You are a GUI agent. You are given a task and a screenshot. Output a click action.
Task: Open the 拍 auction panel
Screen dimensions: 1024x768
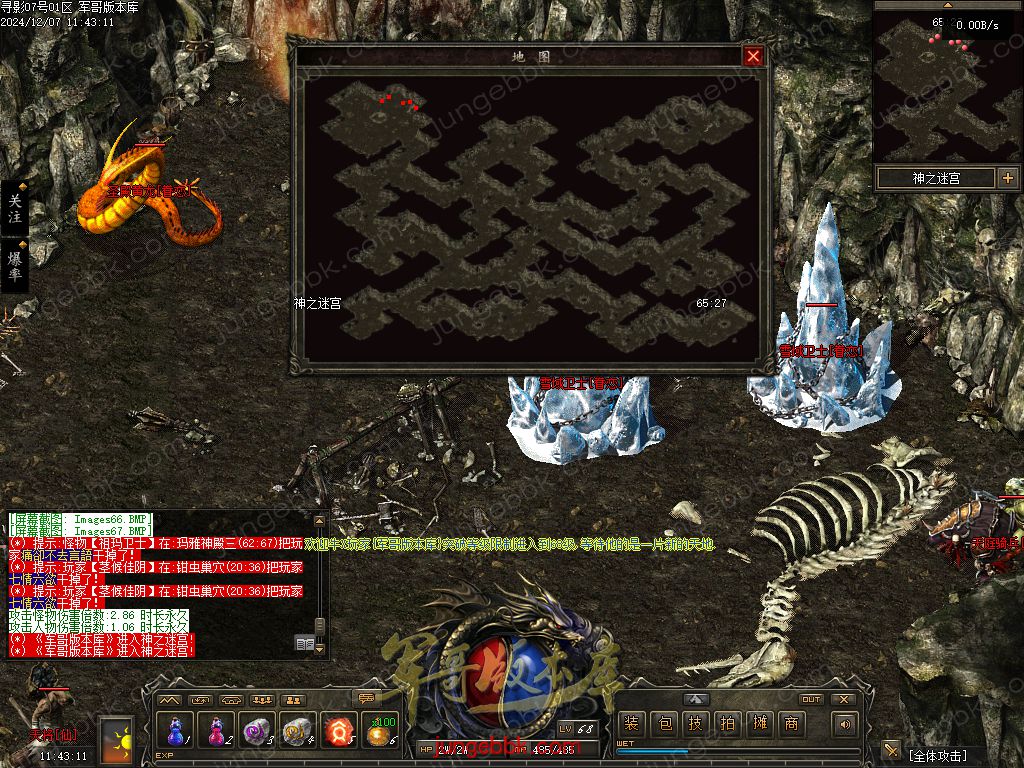click(727, 724)
